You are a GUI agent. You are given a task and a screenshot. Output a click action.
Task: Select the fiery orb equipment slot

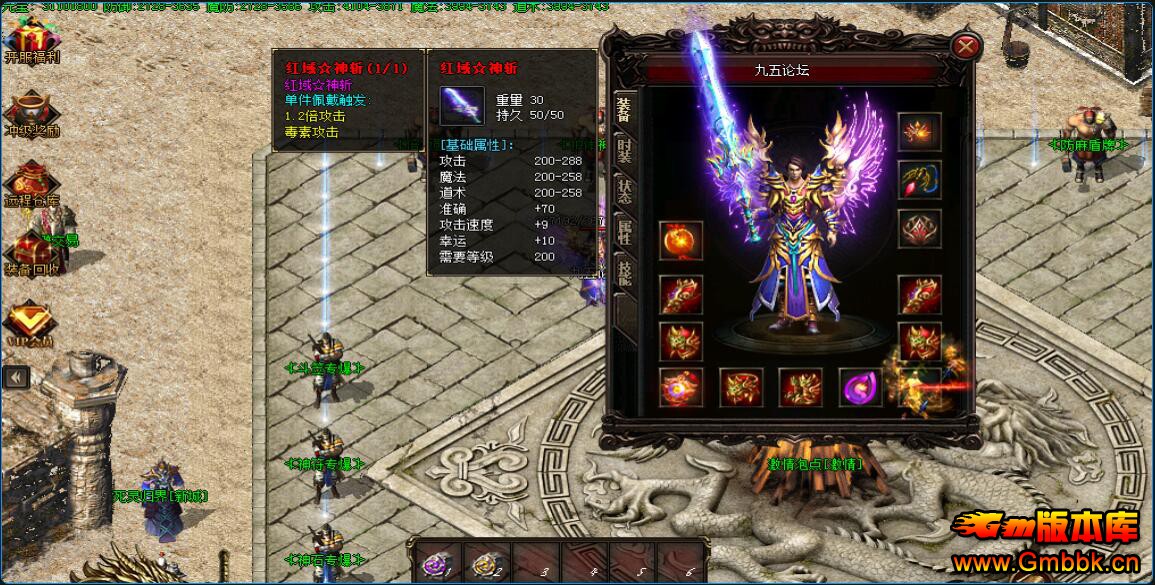point(680,242)
